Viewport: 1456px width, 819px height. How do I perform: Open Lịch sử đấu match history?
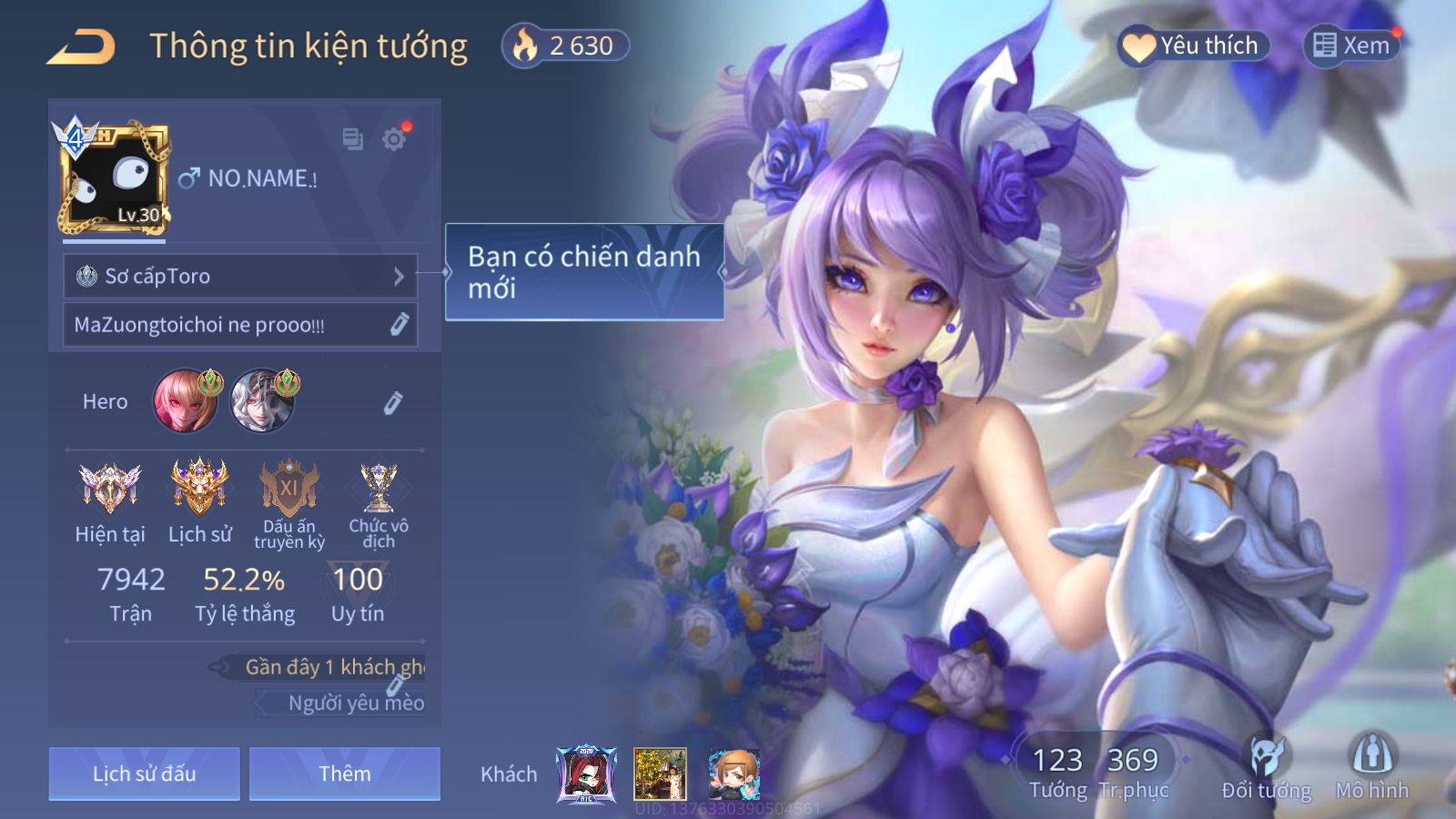point(144,773)
